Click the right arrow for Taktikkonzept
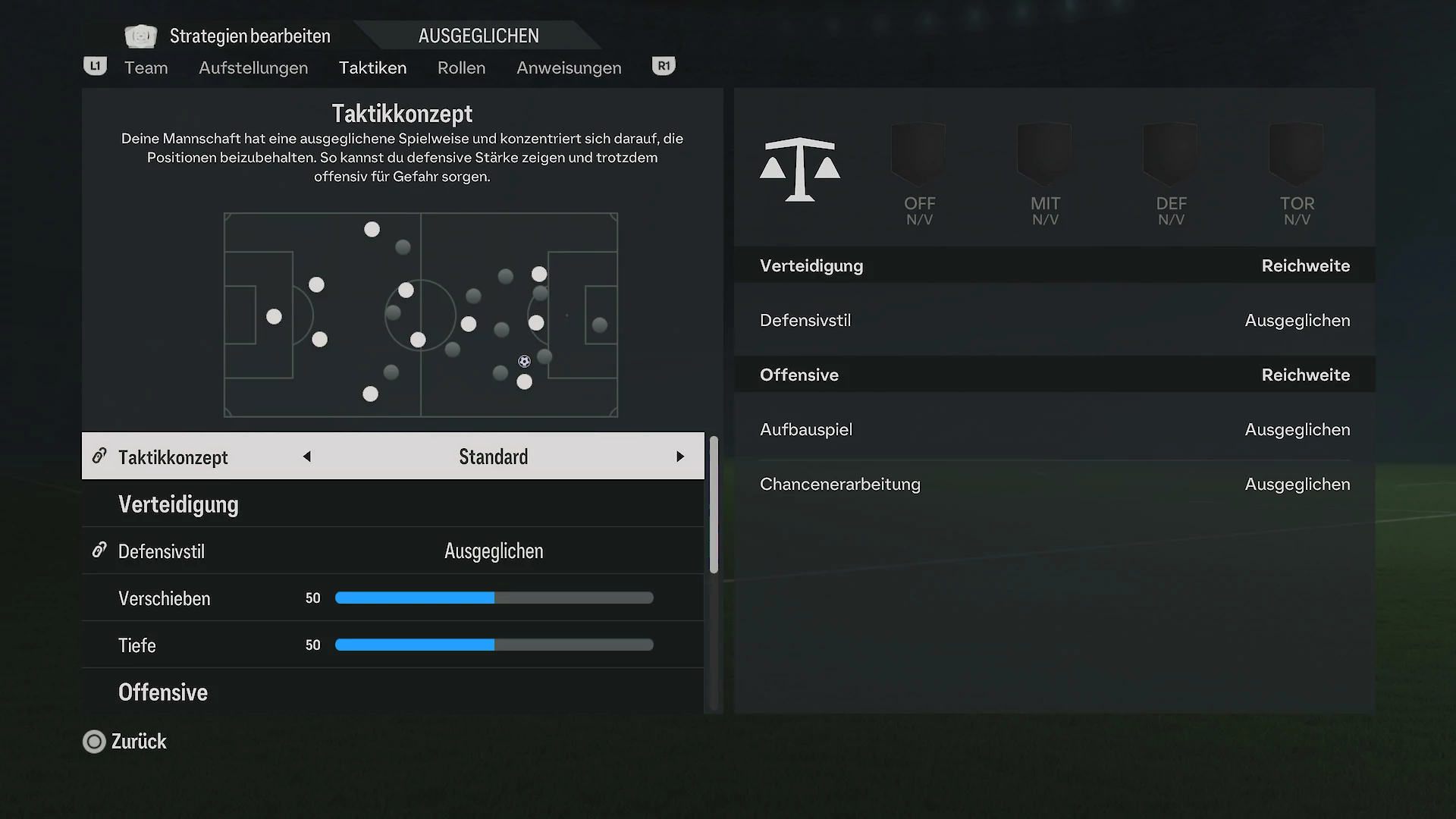1456x819 pixels. 679,457
